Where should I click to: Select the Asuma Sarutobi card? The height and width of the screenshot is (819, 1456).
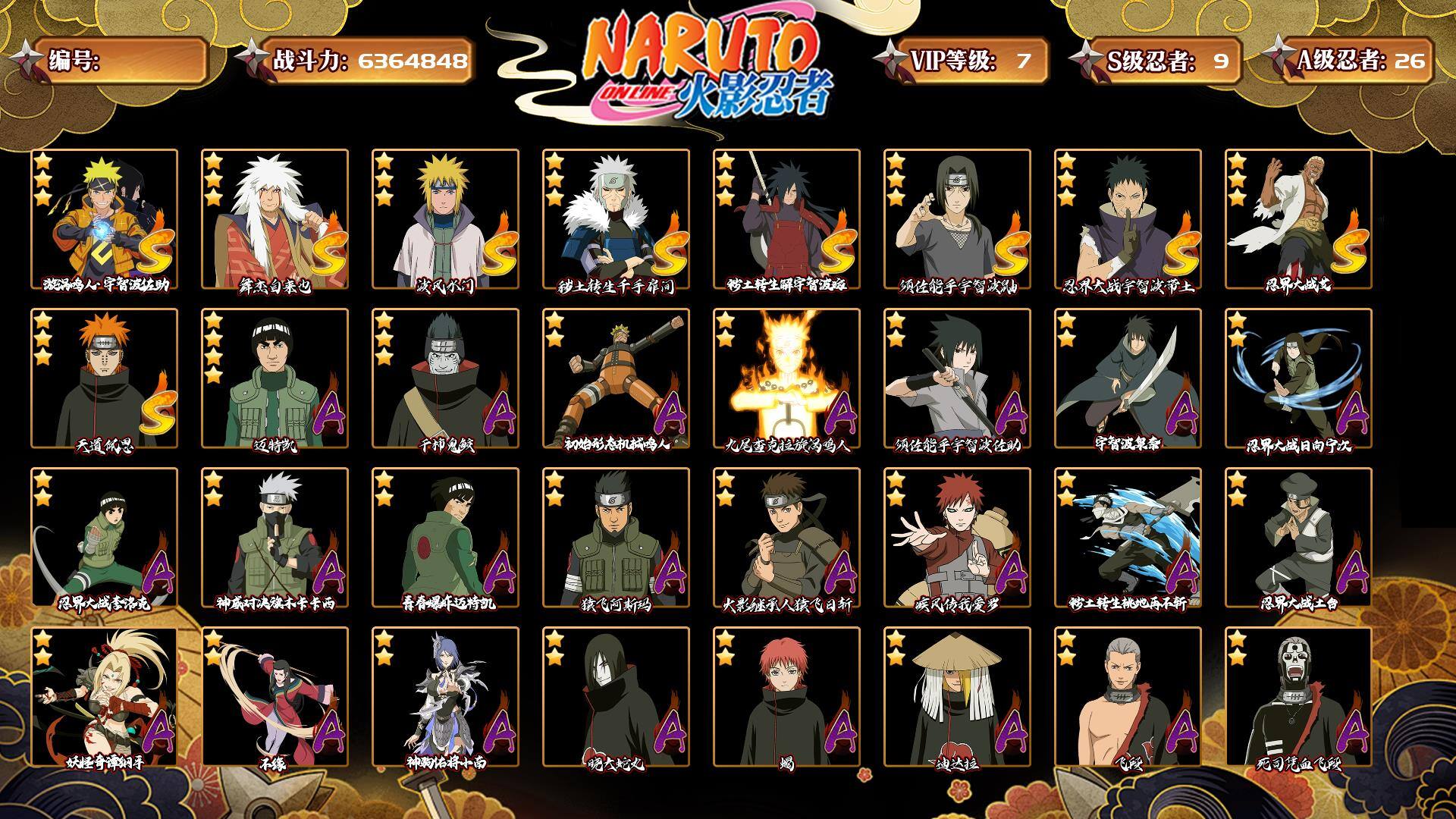tap(616, 538)
